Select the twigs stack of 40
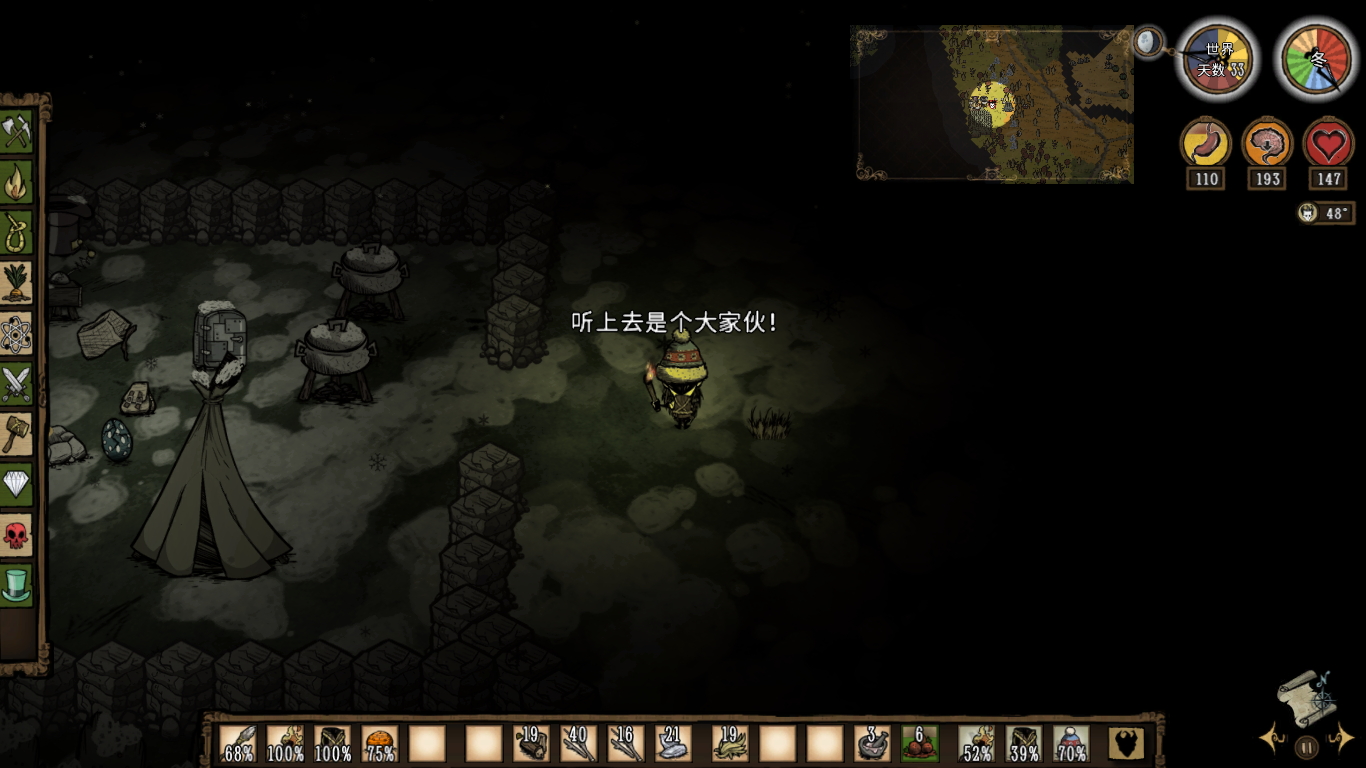Screen dimensions: 1366x768 578,744
